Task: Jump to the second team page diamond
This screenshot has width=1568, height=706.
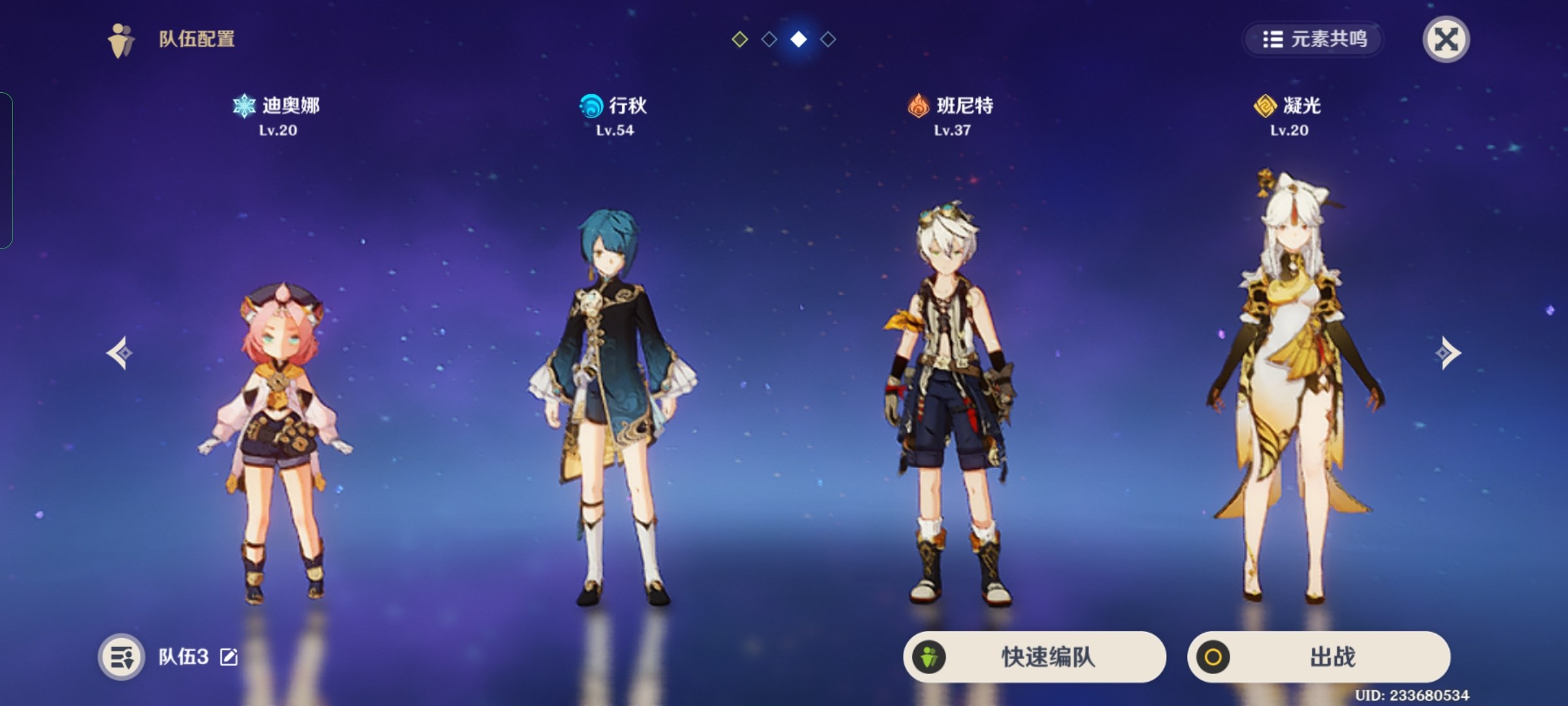Action: 769,39
